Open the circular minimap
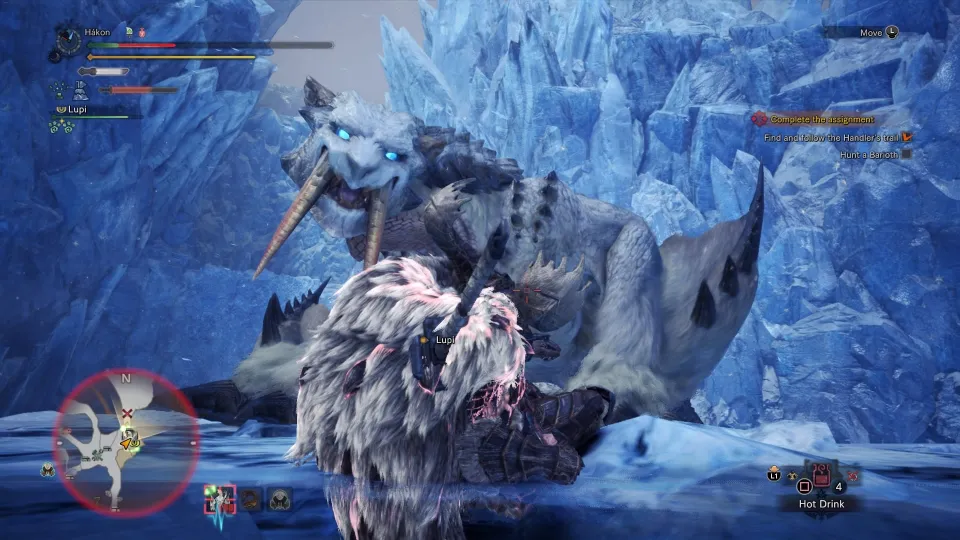 126,441
